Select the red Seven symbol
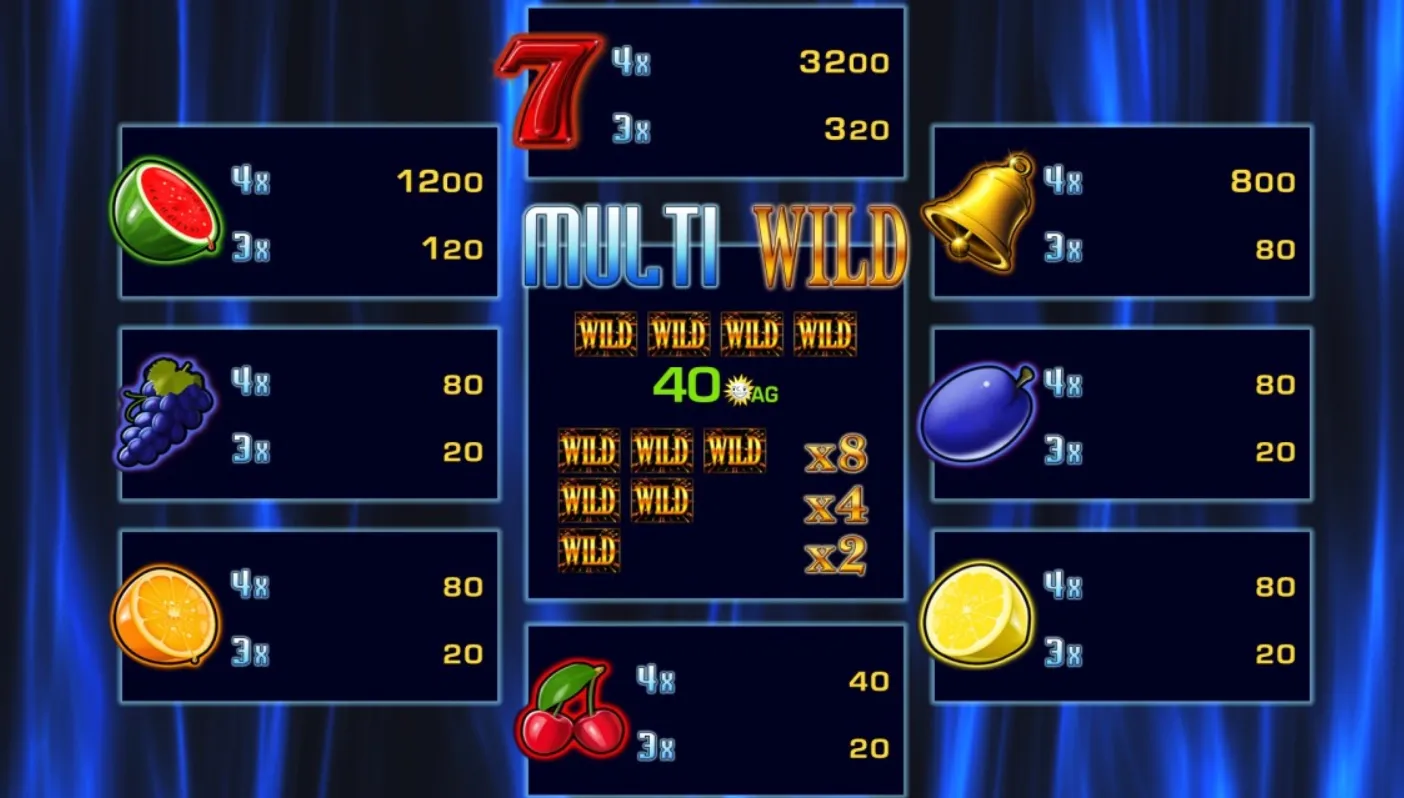The image size is (1404, 798). [550, 90]
